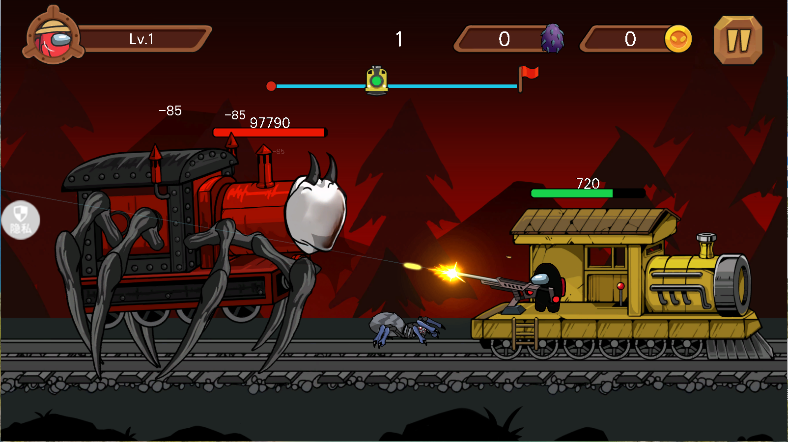This screenshot has height=442, width=788.
Task: Open the privacy shield button
Action: [21, 219]
